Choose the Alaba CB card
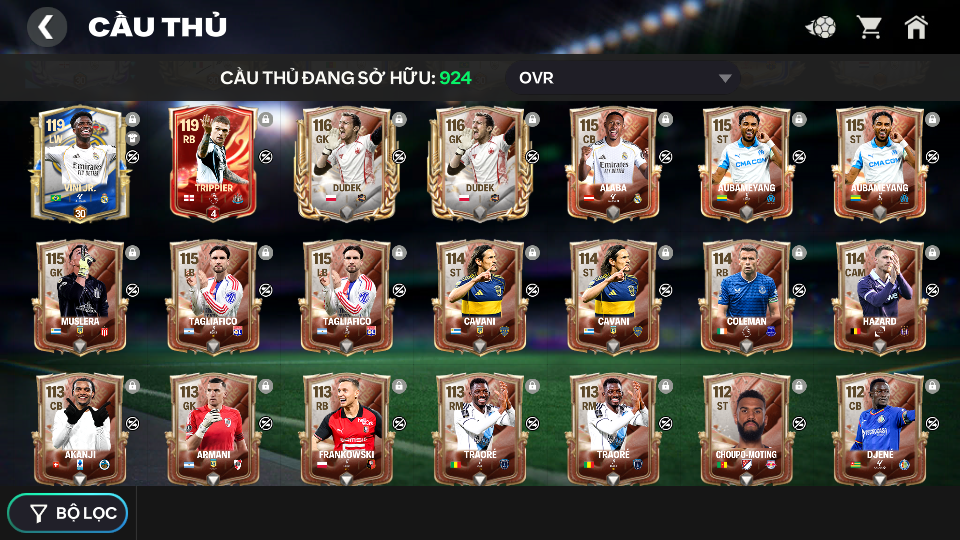 pos(613,163)
